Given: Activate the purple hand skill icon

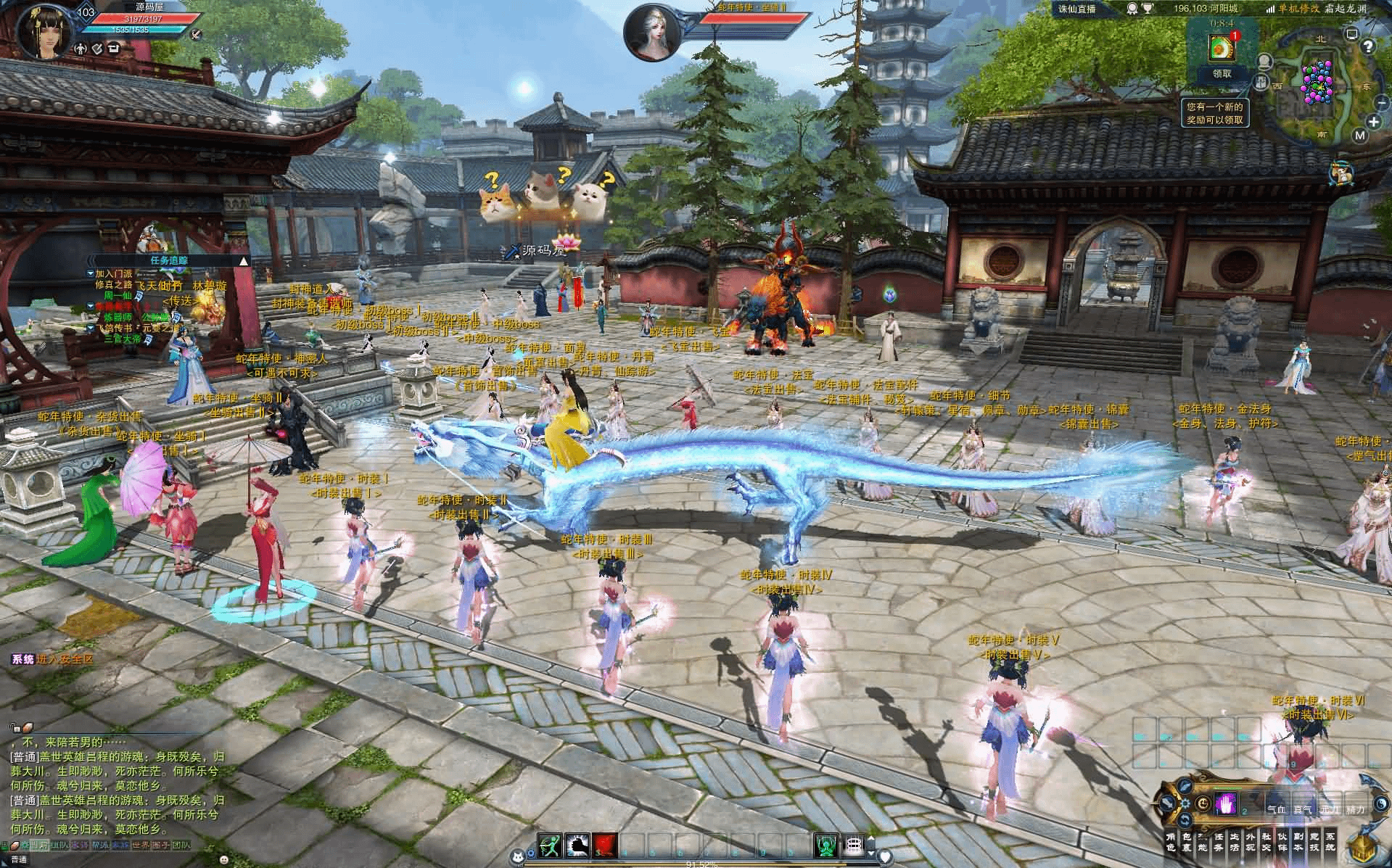Looking at the screenshot, I should point(1225,804).
